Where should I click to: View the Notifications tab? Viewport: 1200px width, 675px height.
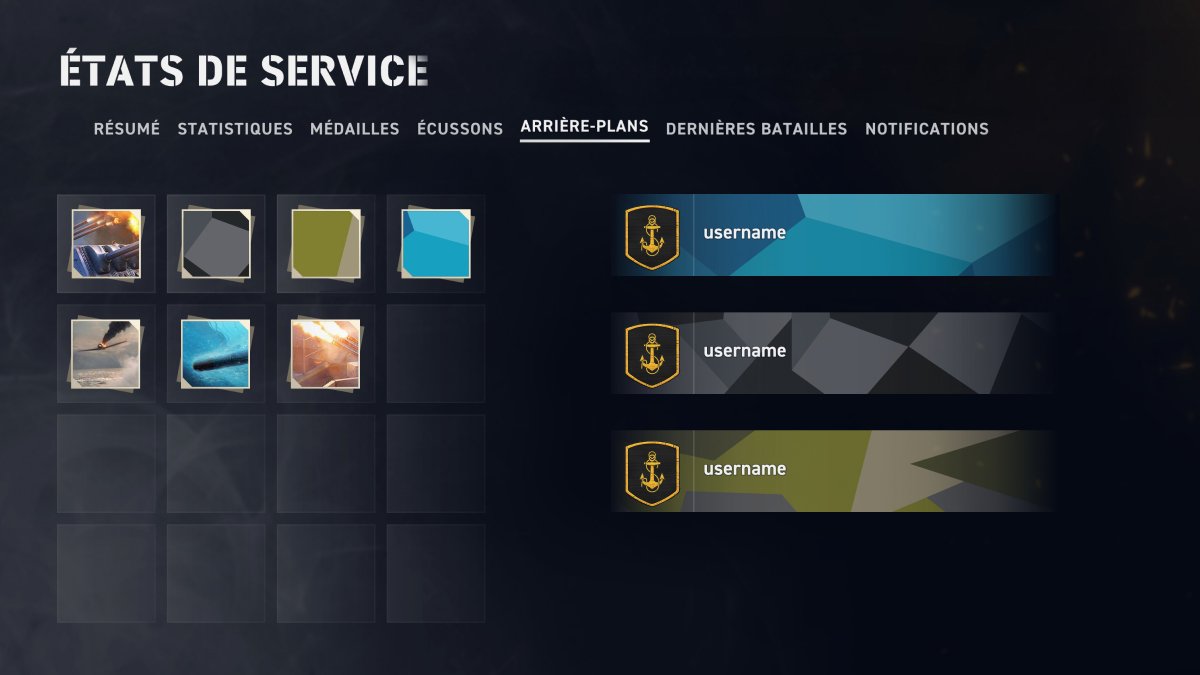[926, 129]
